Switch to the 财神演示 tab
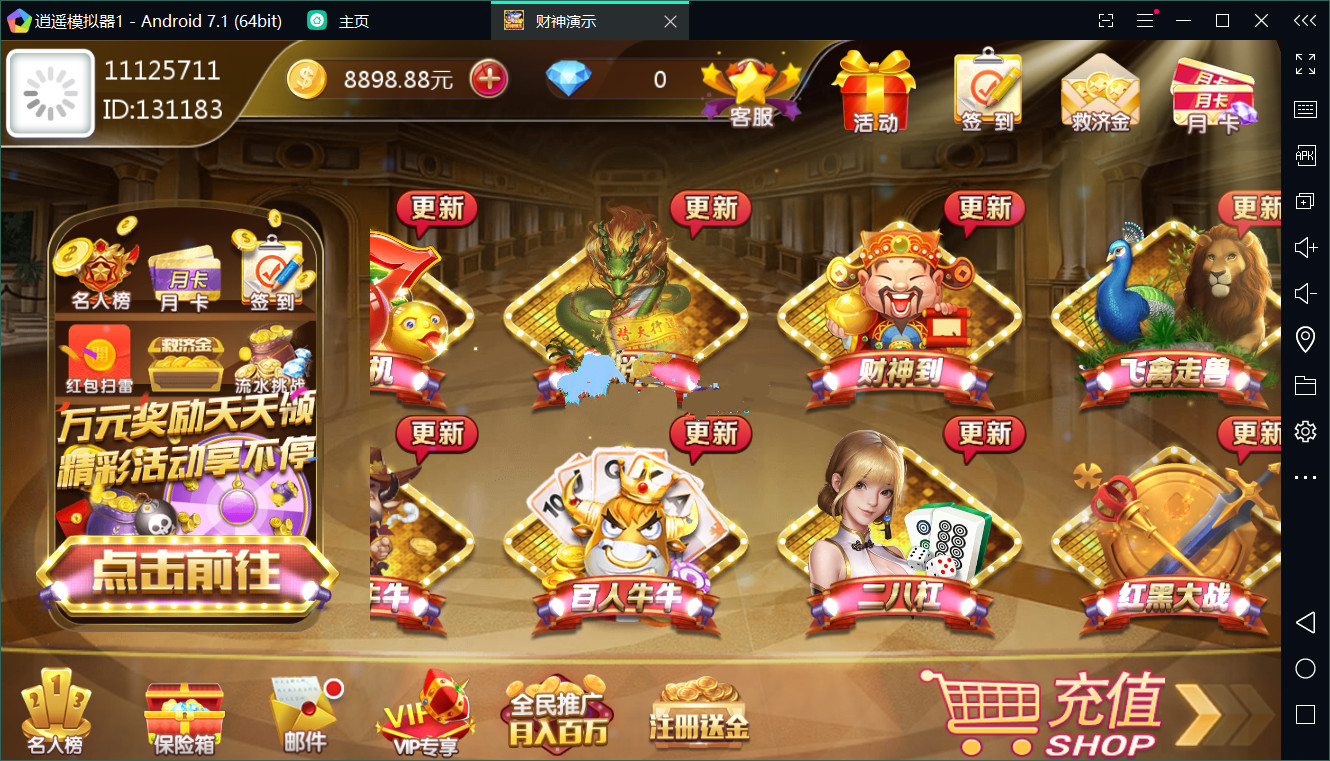This screenshot has height=761, width=1330. click(570, 19)
